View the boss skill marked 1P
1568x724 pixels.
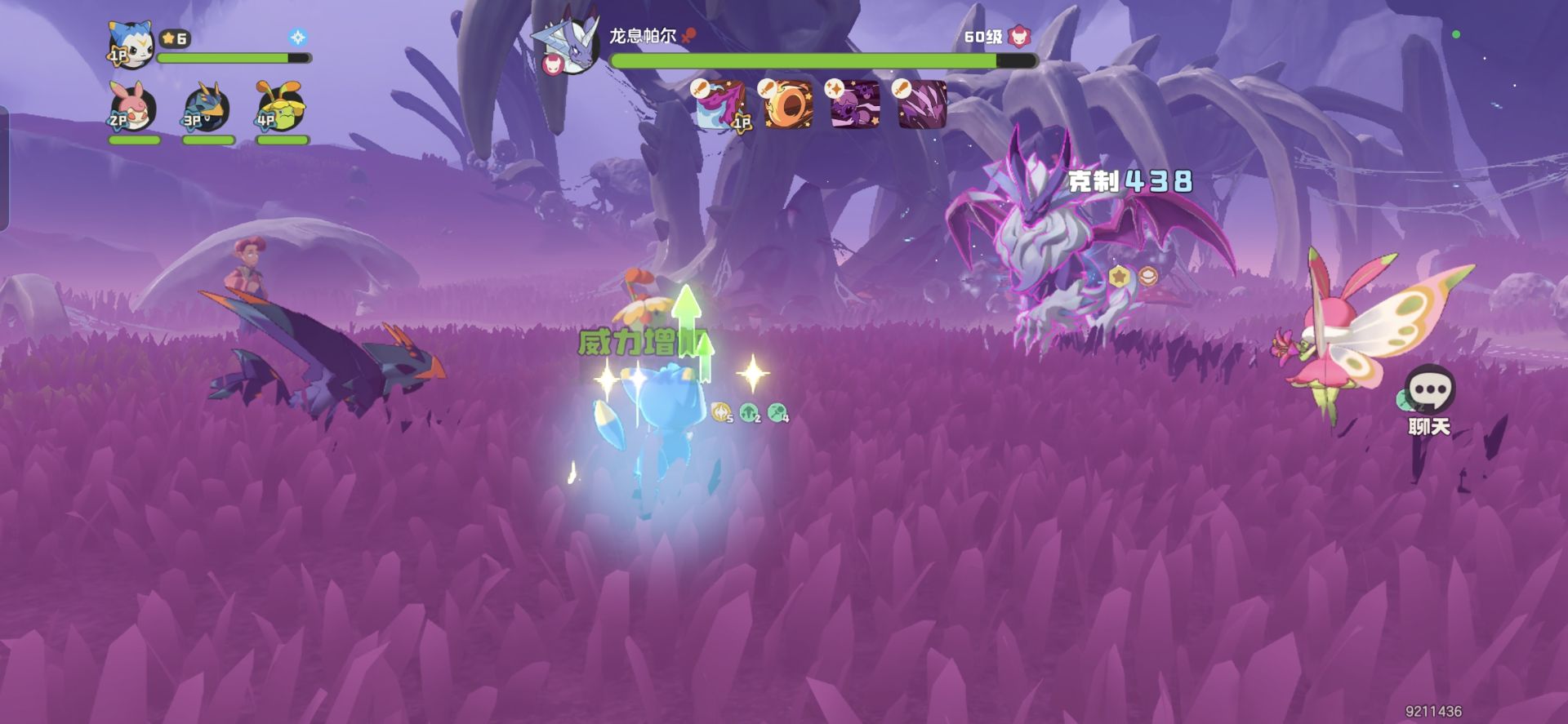coord(720,104)
